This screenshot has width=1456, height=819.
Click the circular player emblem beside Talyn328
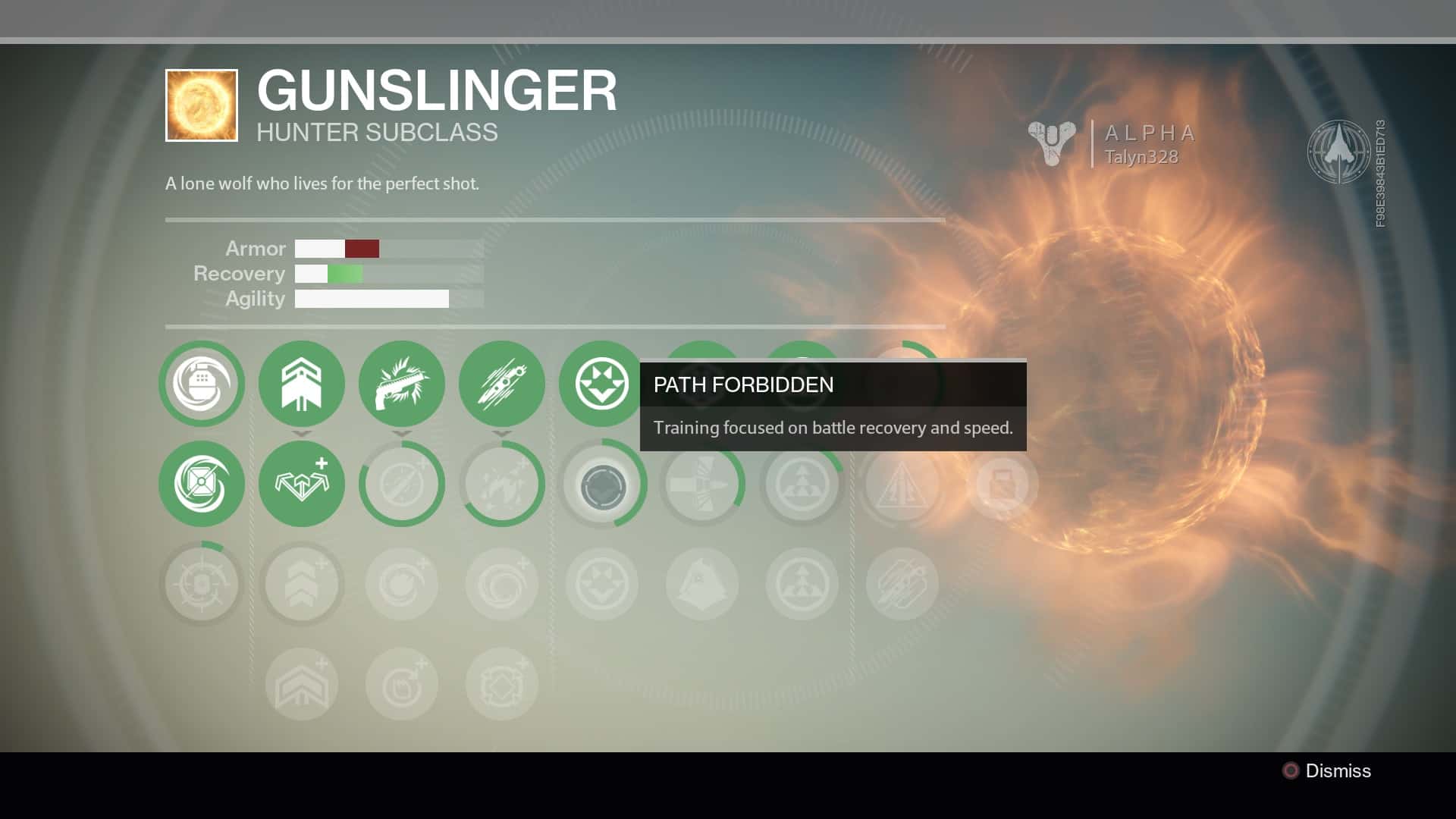[x=1338, y=152]
